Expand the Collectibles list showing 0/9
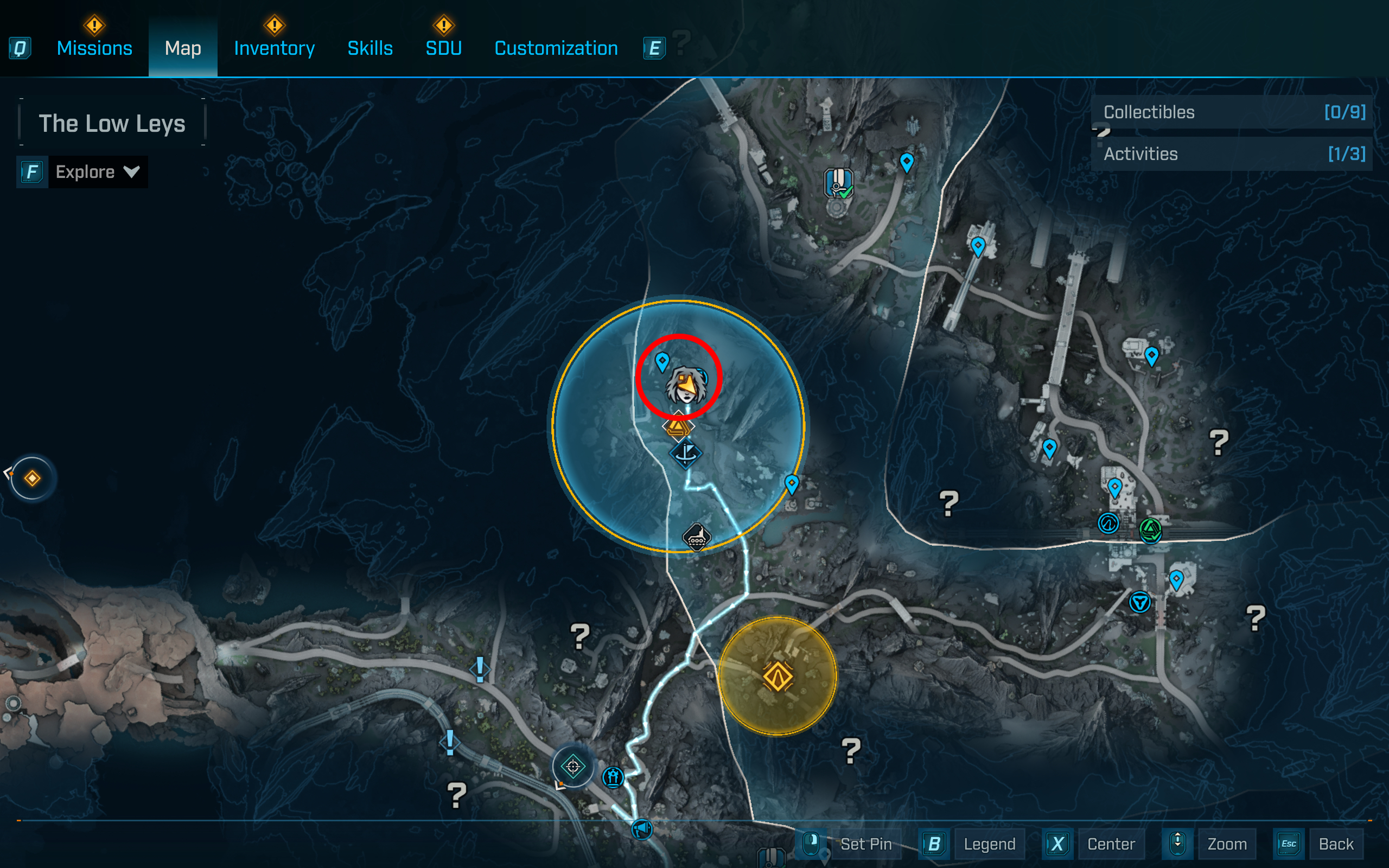This screenshot has width=1389, height=868. pyautogui.click(x=1233, y=112)
